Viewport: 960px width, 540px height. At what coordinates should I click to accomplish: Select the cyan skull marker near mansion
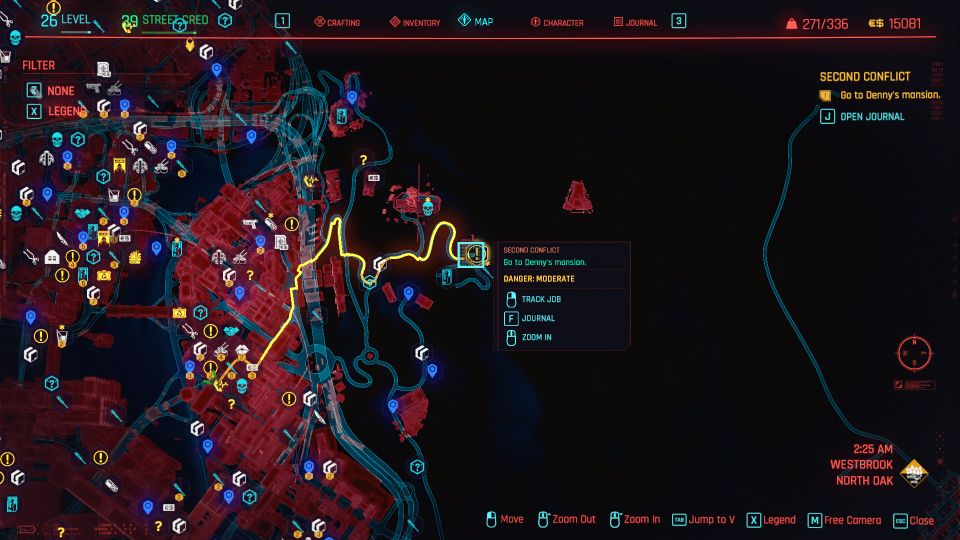pyautogui.click(x=428, y=211)
